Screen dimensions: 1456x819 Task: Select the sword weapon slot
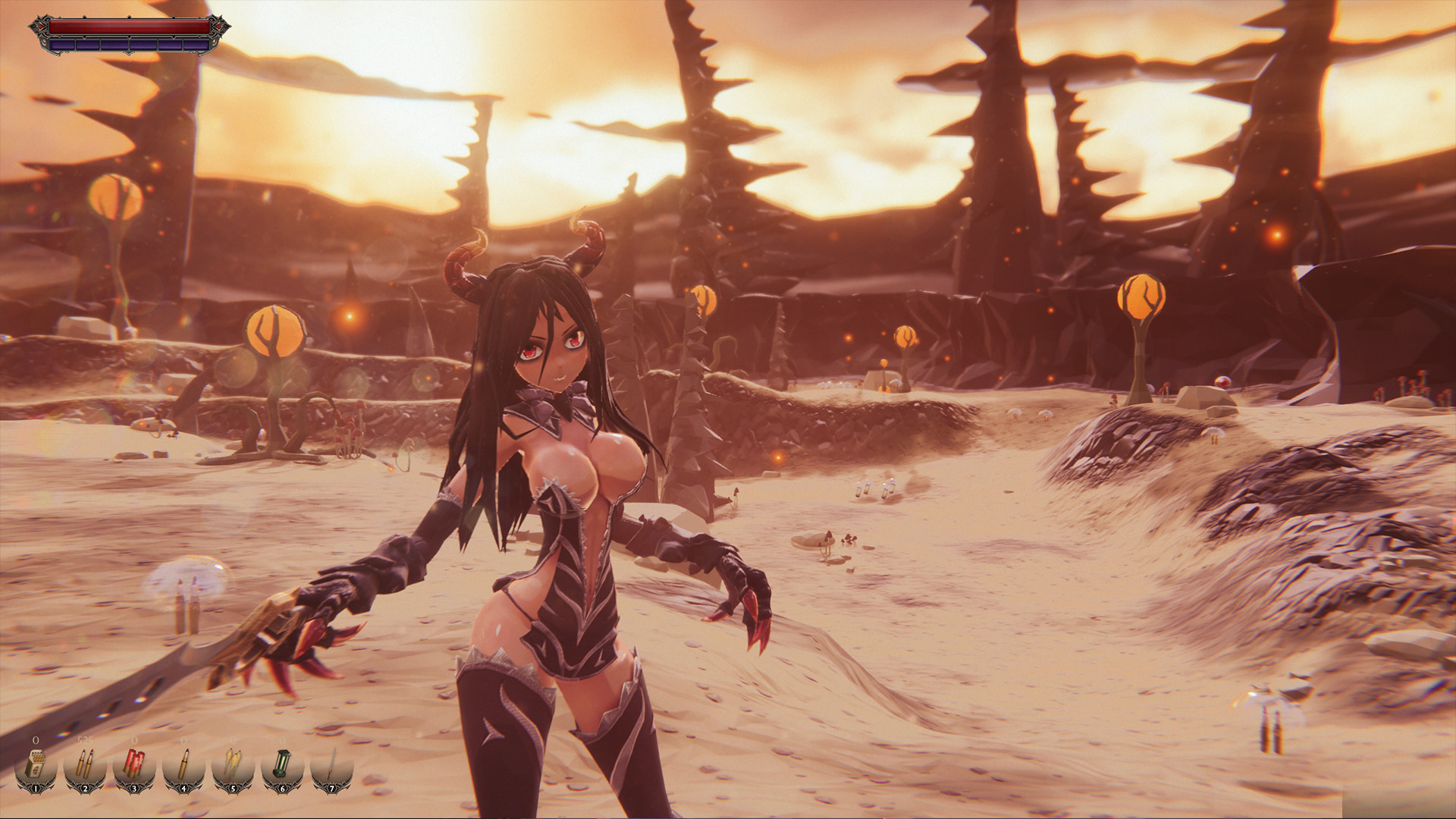[x=331, y=763]
